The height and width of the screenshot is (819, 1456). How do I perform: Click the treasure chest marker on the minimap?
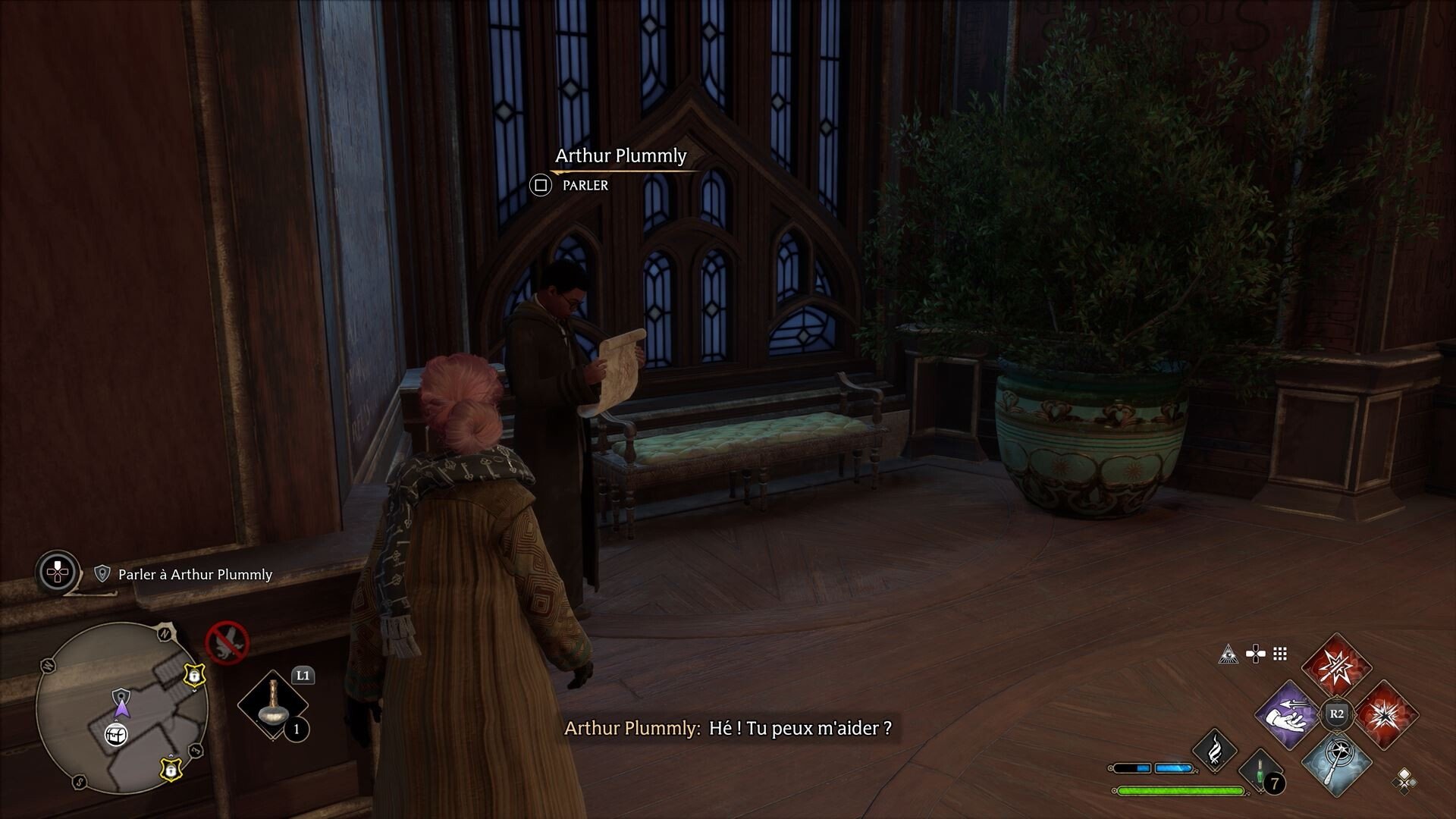coord(115,734)
